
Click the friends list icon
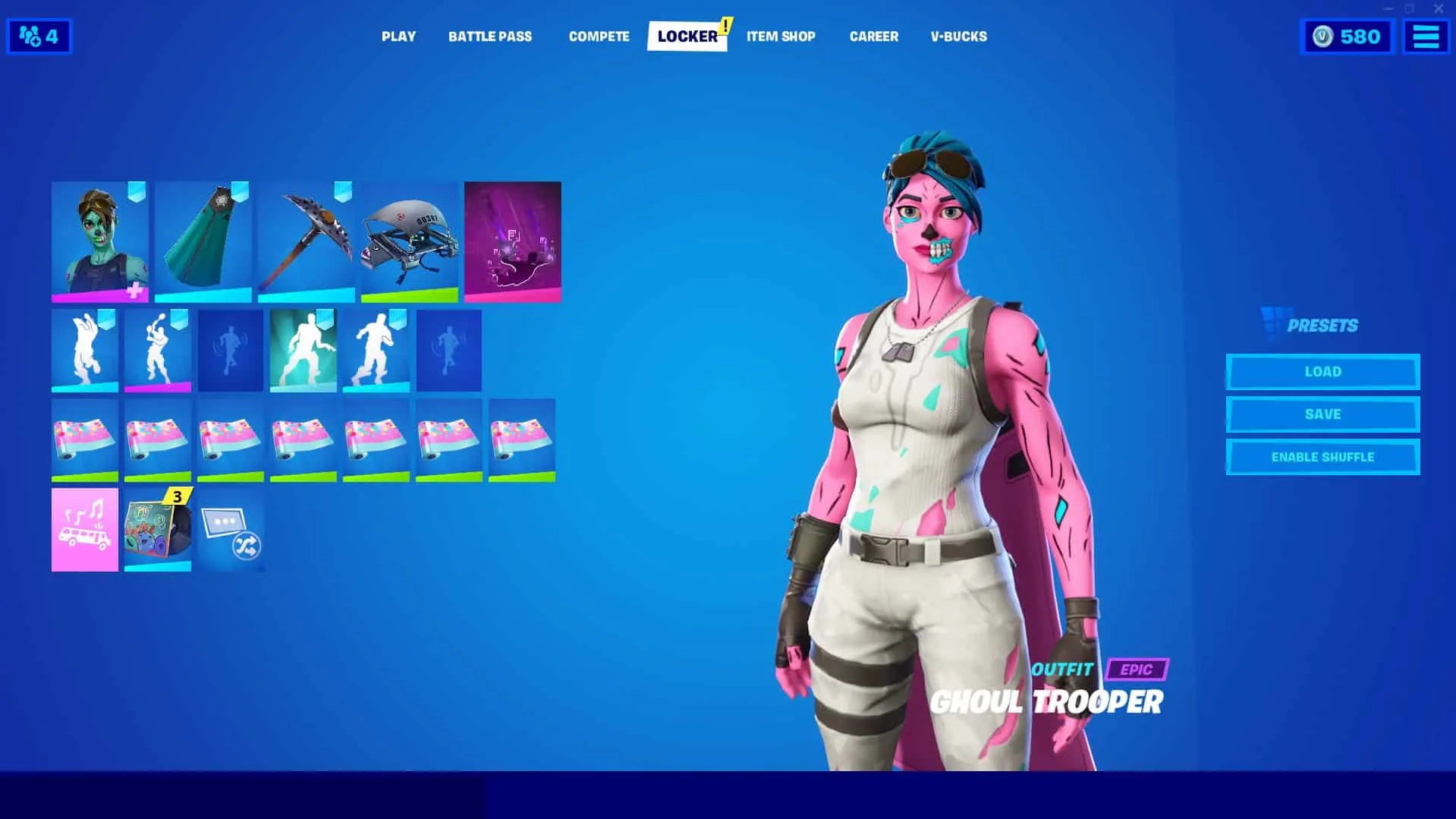pyautogui.click(x=39, y=36)
